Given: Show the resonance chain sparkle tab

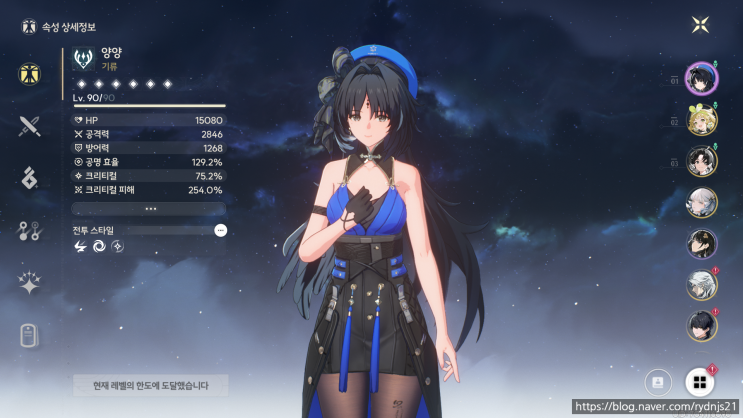Looking at the screenshot, I should (29, 283).
